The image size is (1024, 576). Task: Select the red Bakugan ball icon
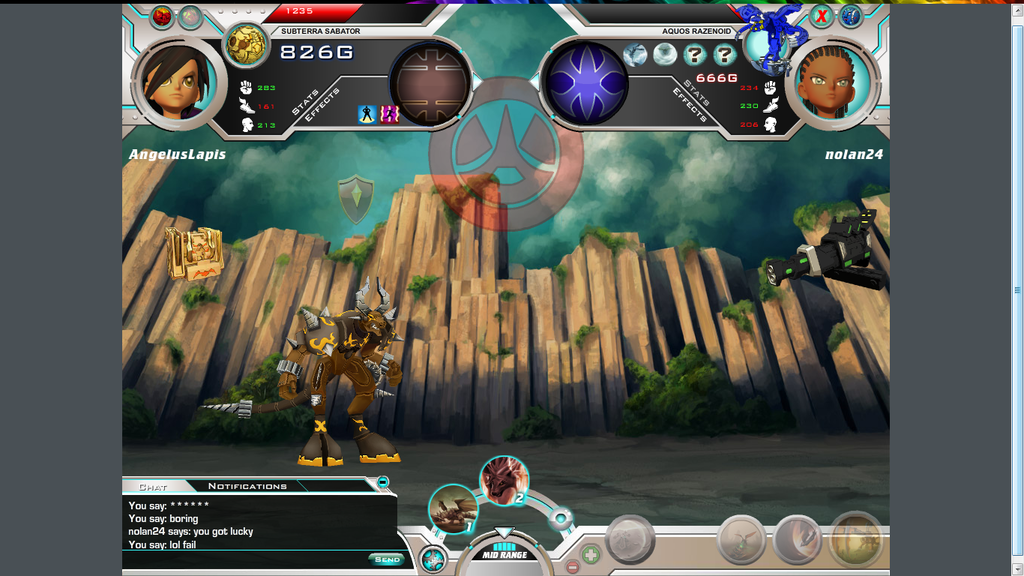click(x=161, y=16)
